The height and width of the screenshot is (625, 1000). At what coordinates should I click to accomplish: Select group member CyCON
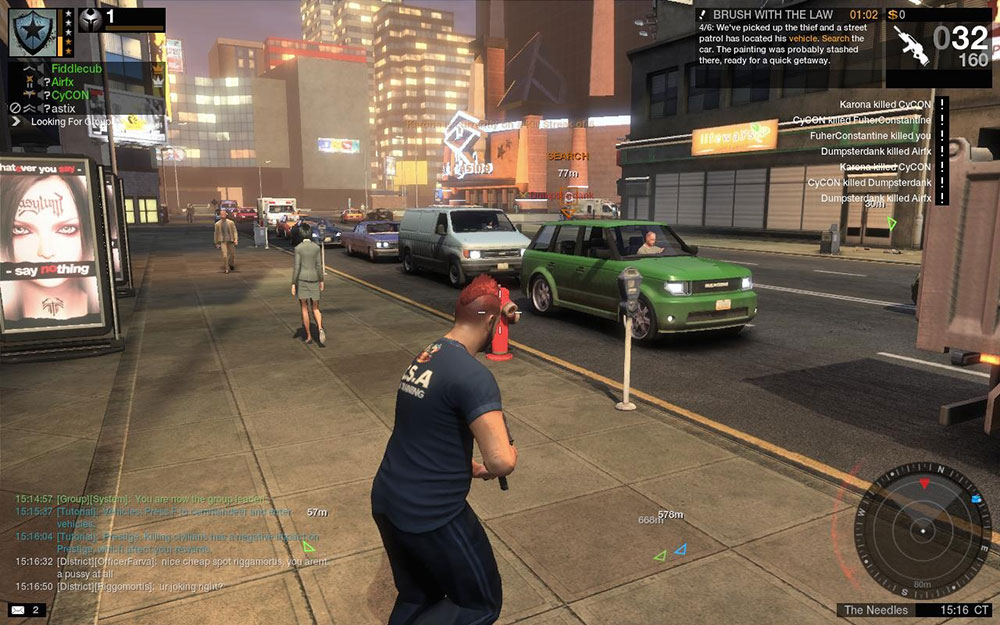[x=70, y=95]
